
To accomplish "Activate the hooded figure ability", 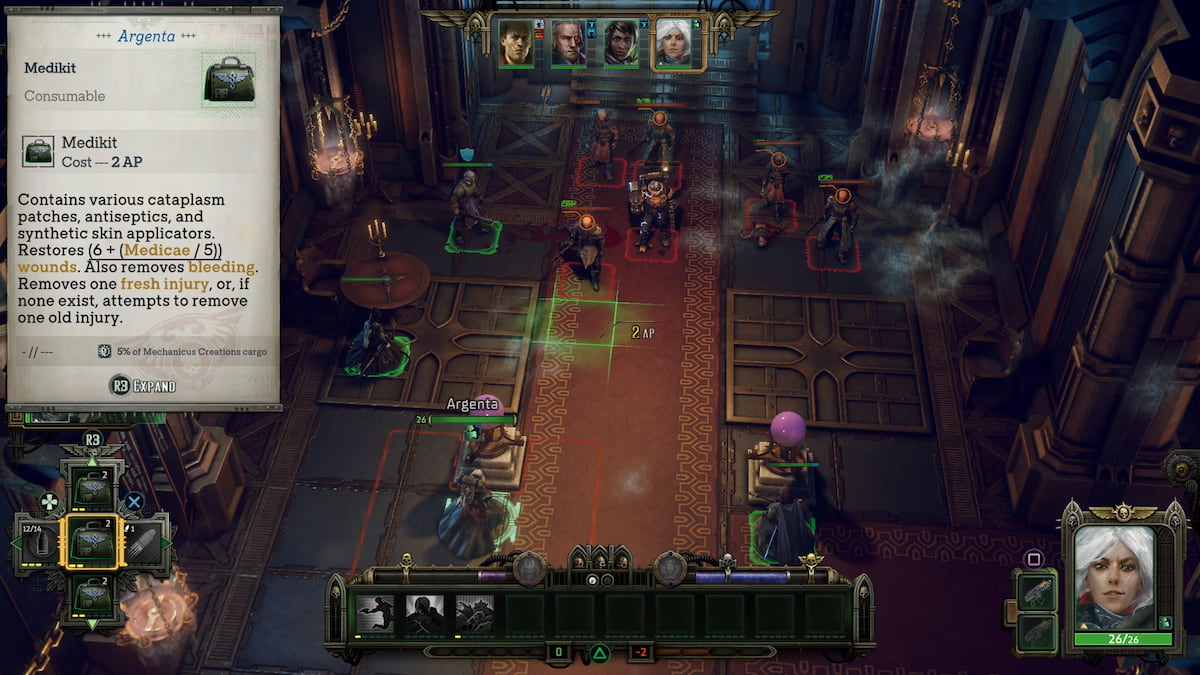I will 425,615.
